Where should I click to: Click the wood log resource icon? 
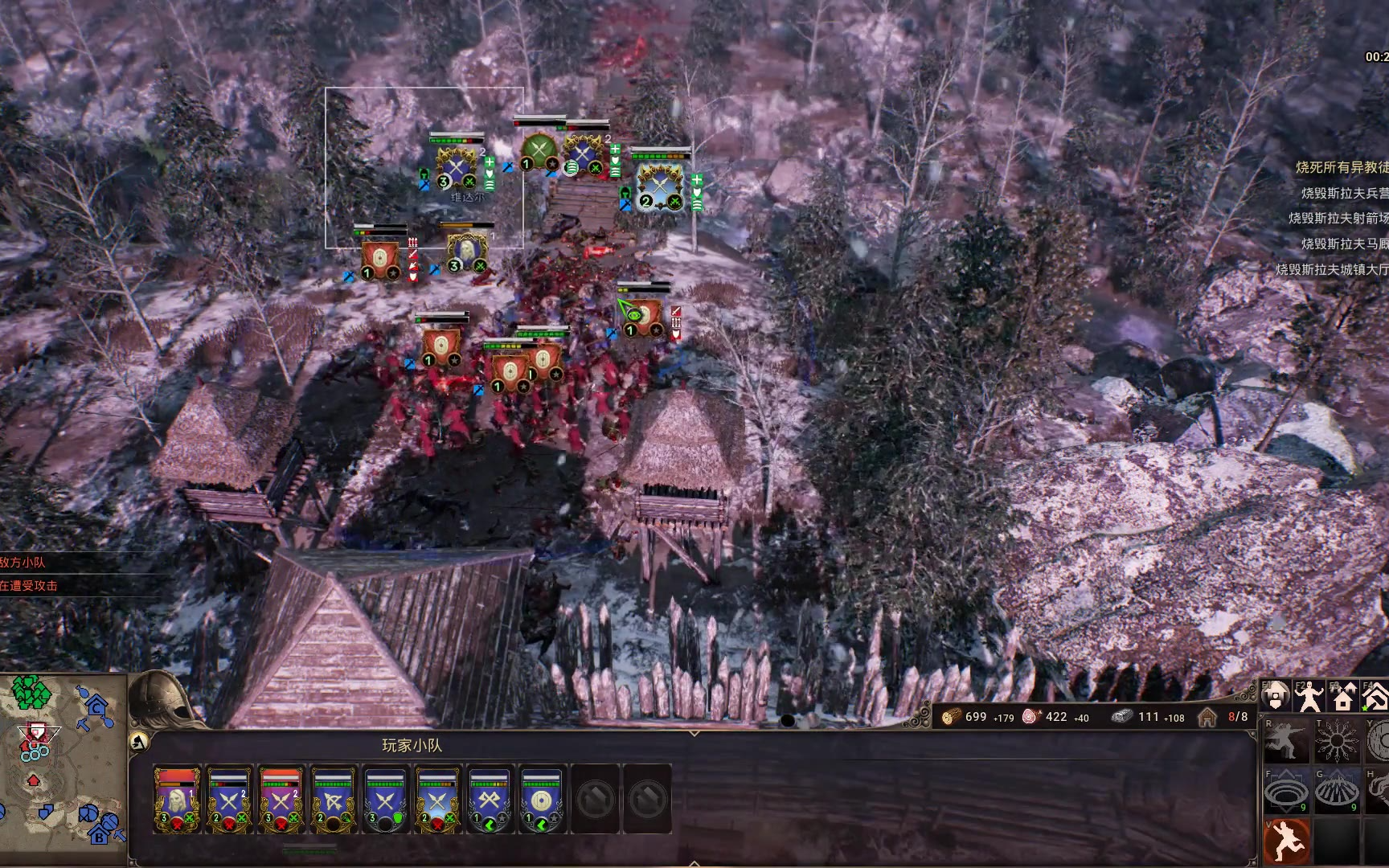(x=952, y=716)
